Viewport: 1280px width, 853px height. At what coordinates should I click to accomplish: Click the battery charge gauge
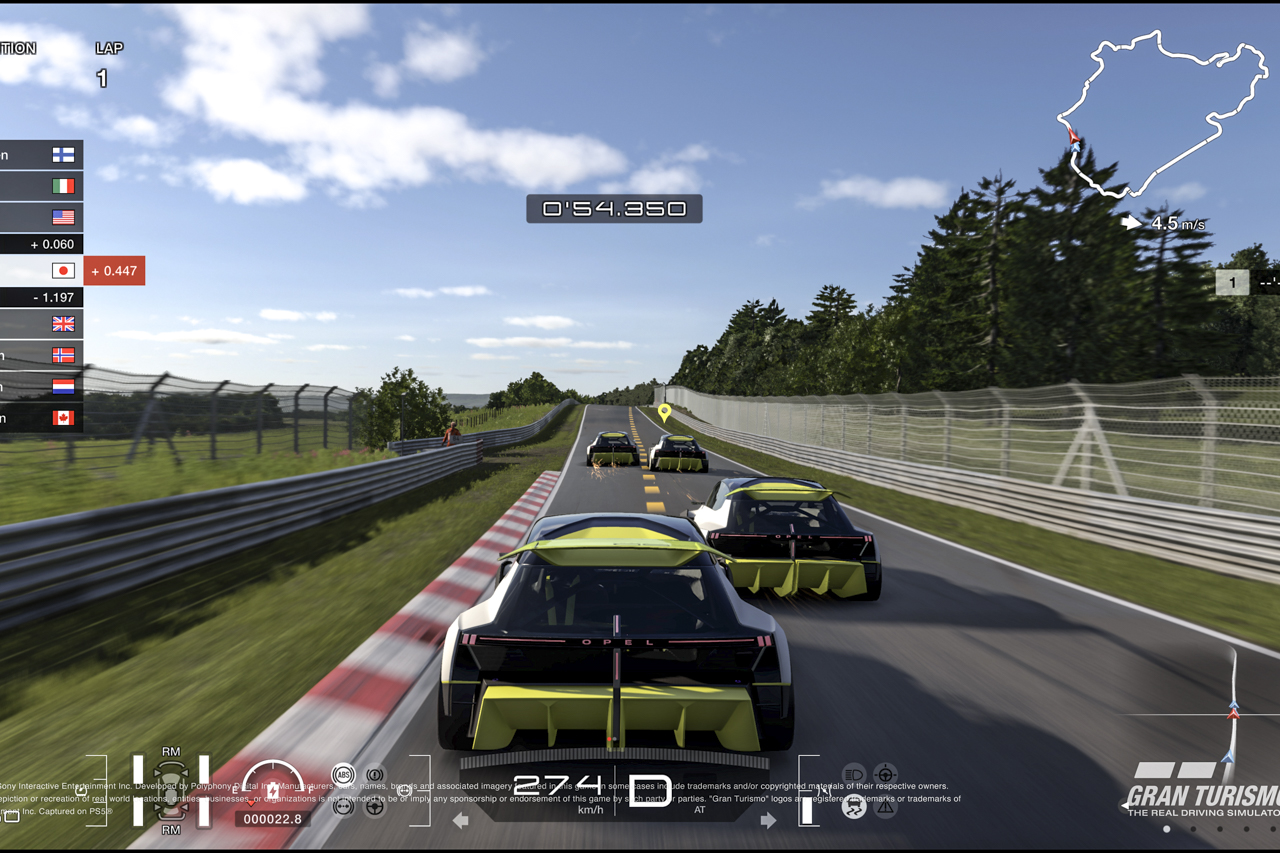(272, 785)
